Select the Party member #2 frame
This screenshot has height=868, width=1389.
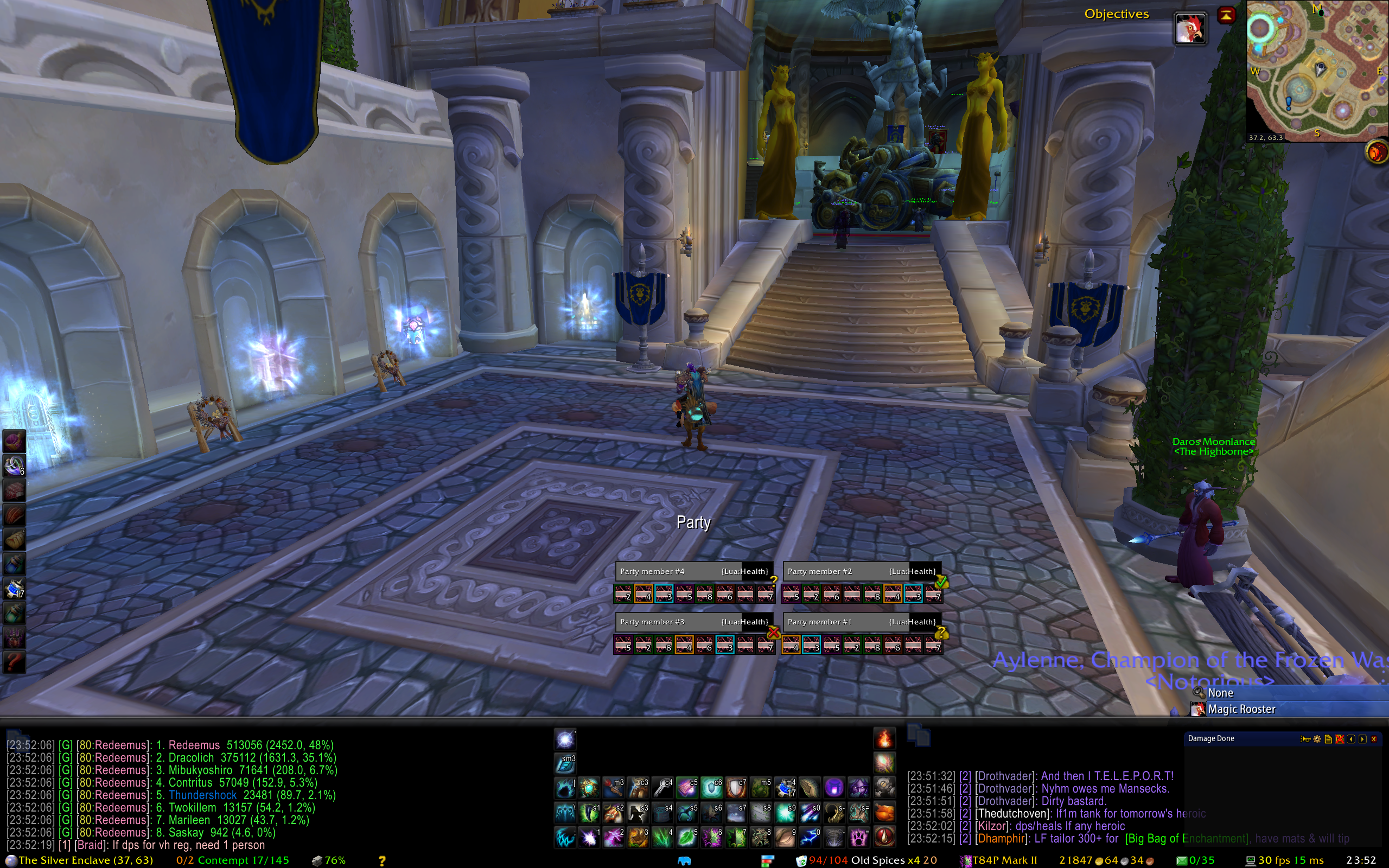pyautogui.click(x=861, y=571)
